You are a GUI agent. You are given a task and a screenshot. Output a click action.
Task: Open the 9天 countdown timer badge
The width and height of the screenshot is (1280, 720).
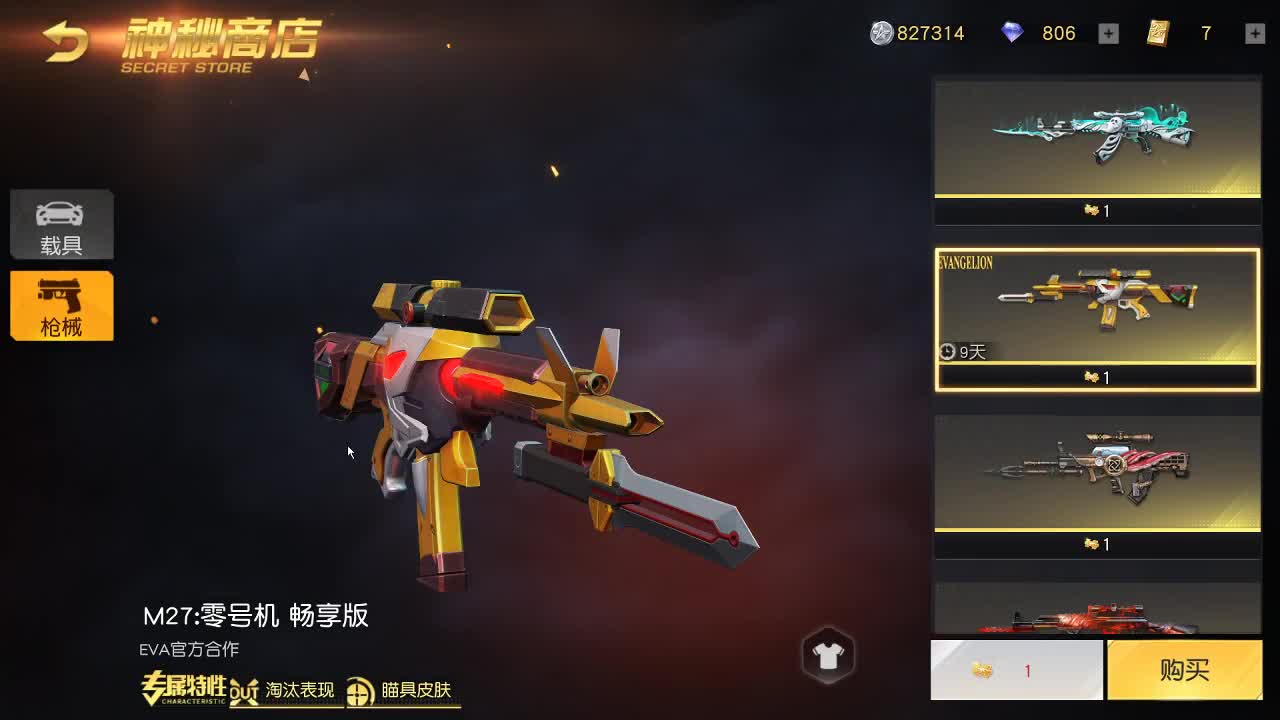965,352
